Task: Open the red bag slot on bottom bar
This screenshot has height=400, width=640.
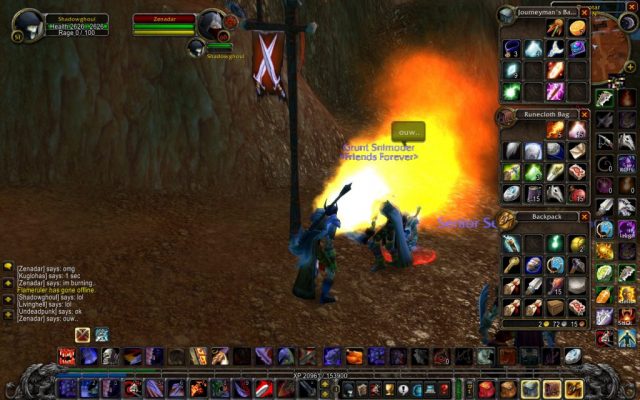Action: click(486, 388)
